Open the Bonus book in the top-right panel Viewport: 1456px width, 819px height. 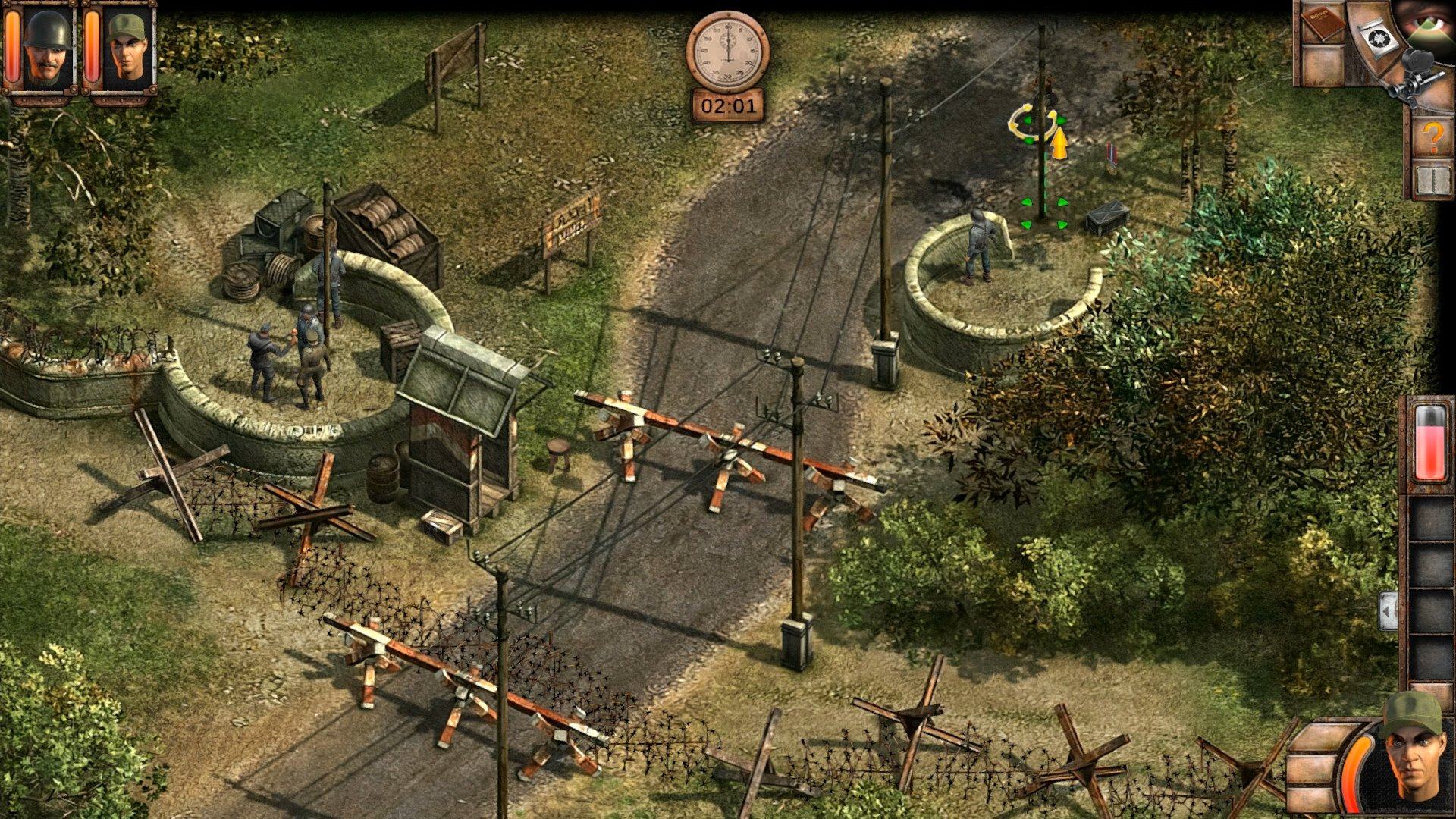1325,23
